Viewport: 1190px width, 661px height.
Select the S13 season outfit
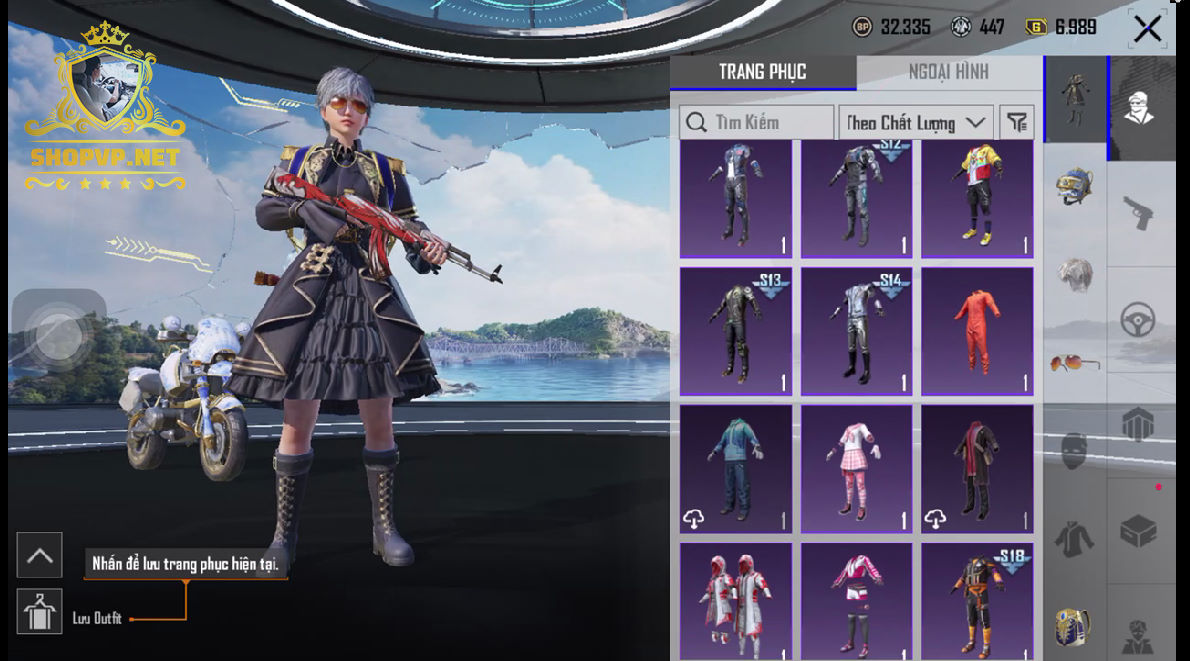(736, 331)
